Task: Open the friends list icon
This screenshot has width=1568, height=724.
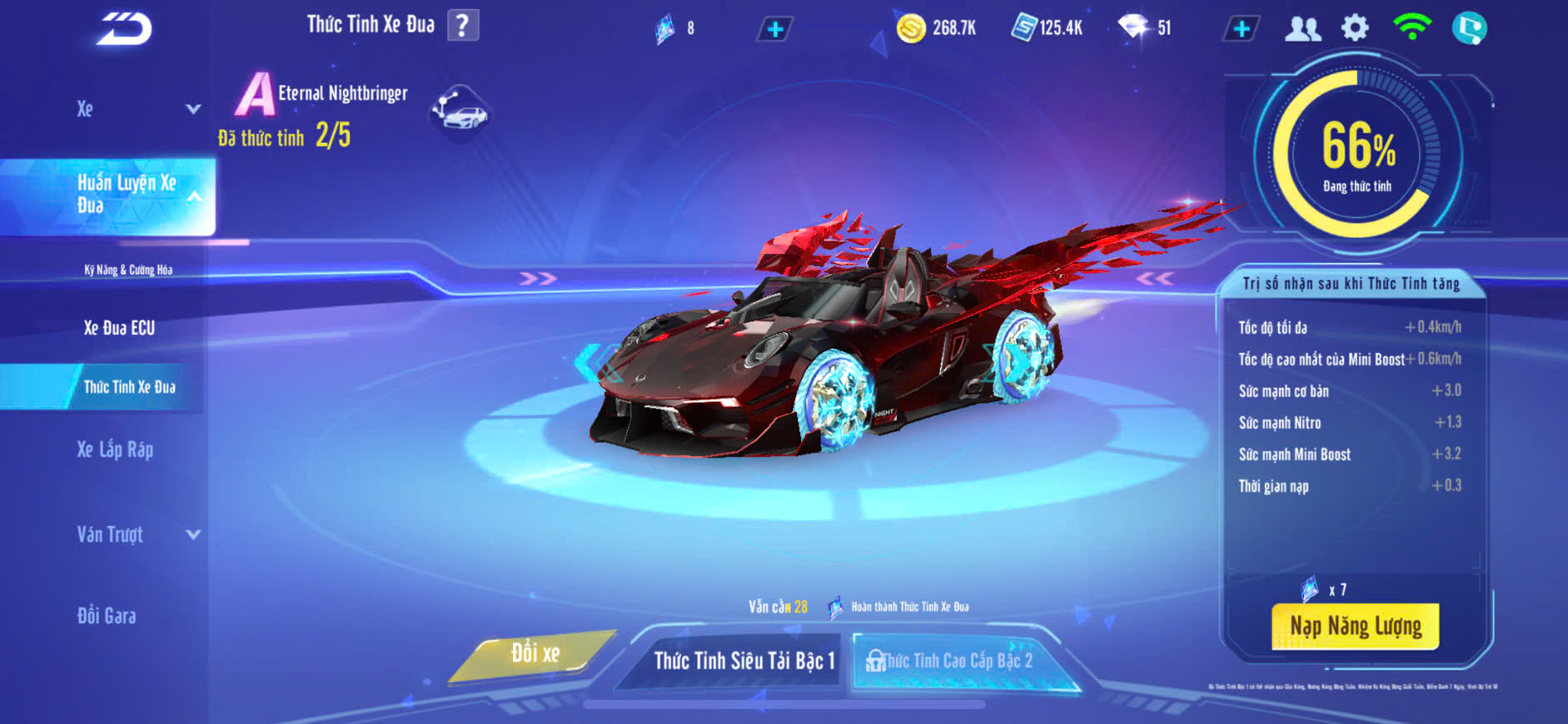Action: click(x=1302, y=29)
